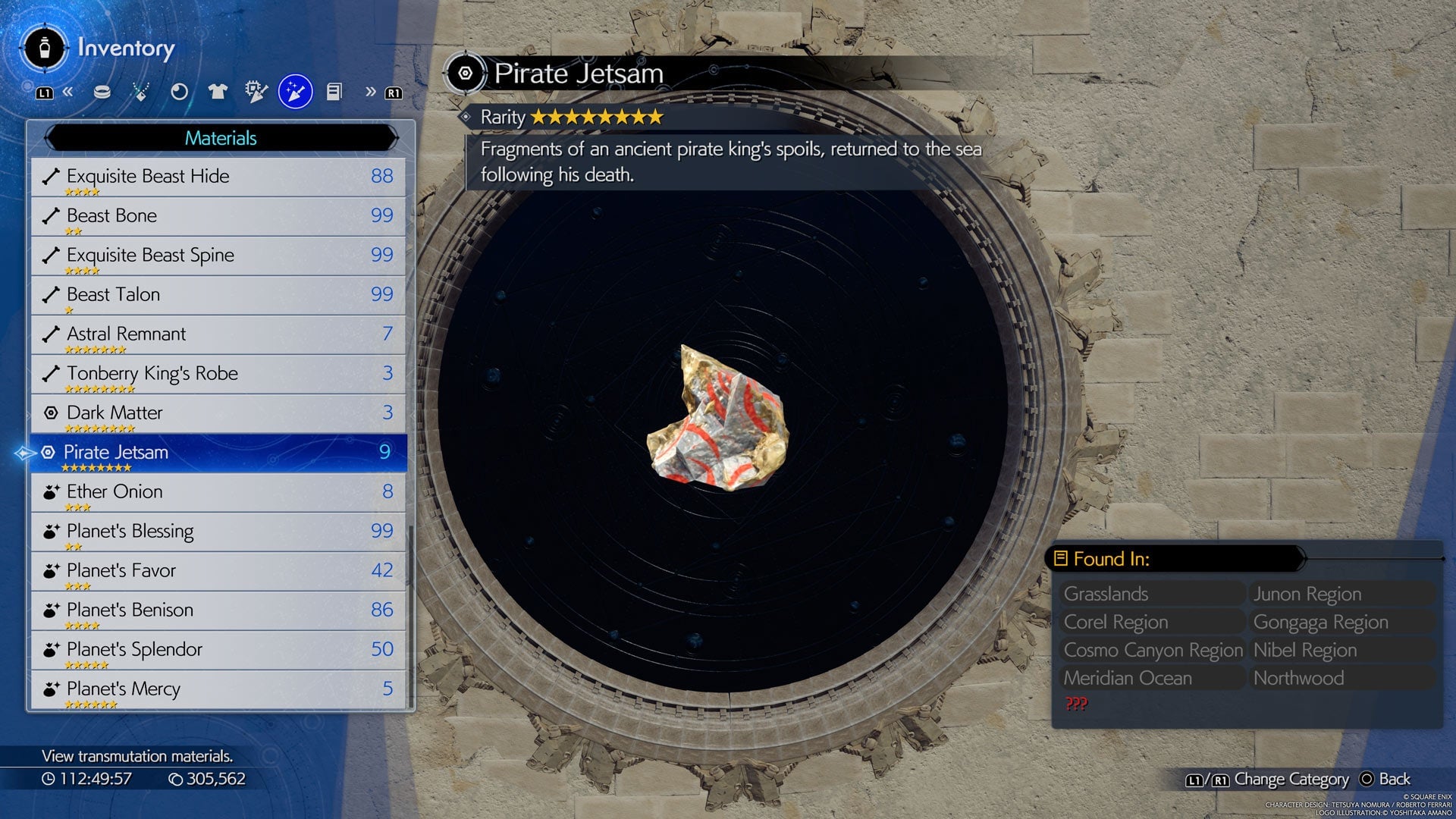Image resolution: width=1456 pixels, height=819 pixels.
Task: Open the Materials category tab
Action: [x=220, y=138]
